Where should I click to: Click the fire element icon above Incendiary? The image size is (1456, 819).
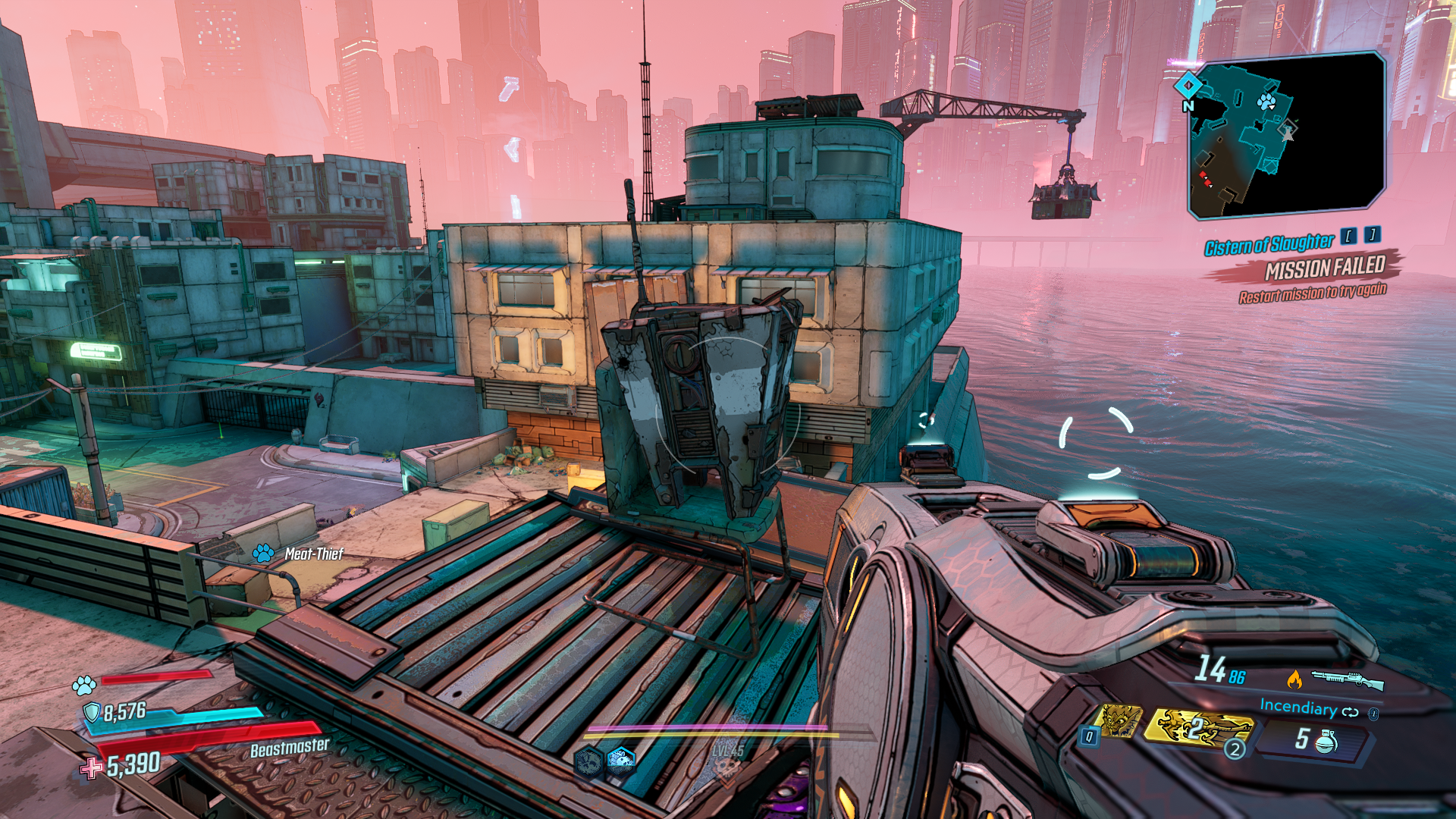click(1294, 679)
